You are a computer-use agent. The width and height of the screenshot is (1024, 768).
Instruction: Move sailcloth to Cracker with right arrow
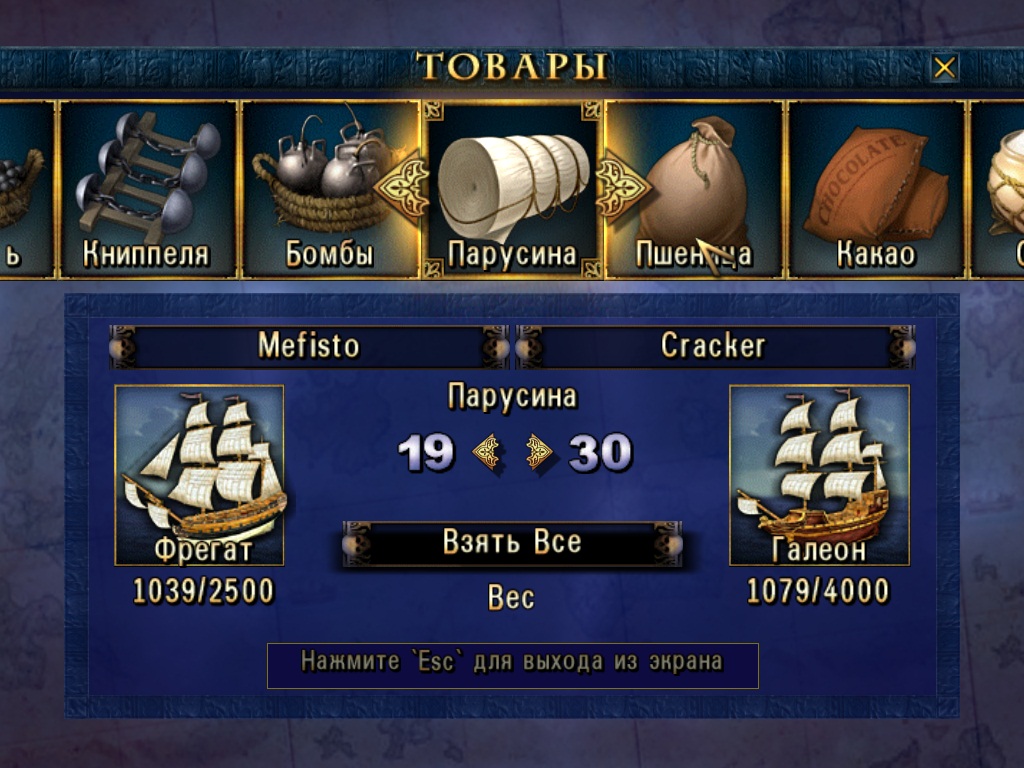point(539,453)
